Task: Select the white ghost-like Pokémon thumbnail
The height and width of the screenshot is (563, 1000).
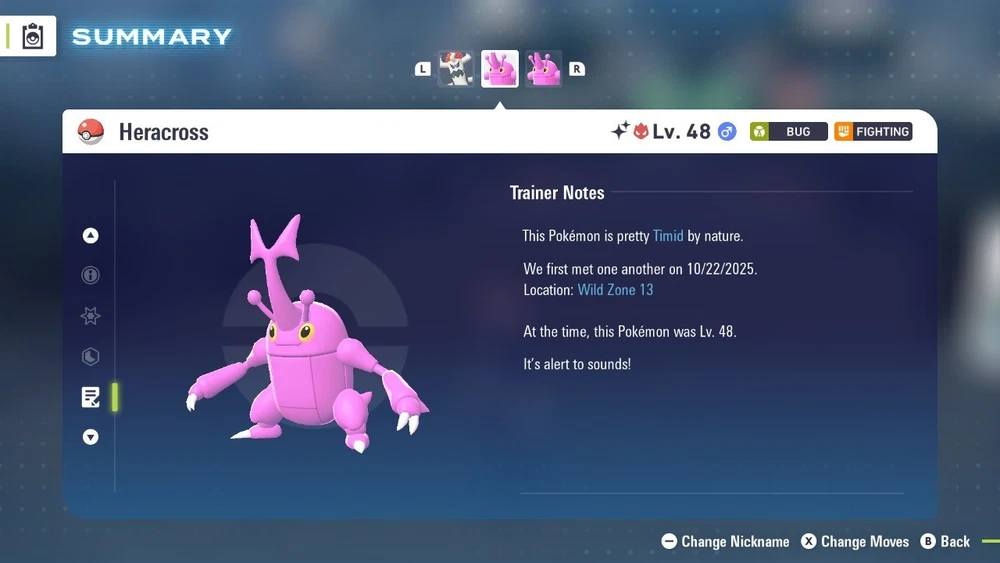Action: 456,69
